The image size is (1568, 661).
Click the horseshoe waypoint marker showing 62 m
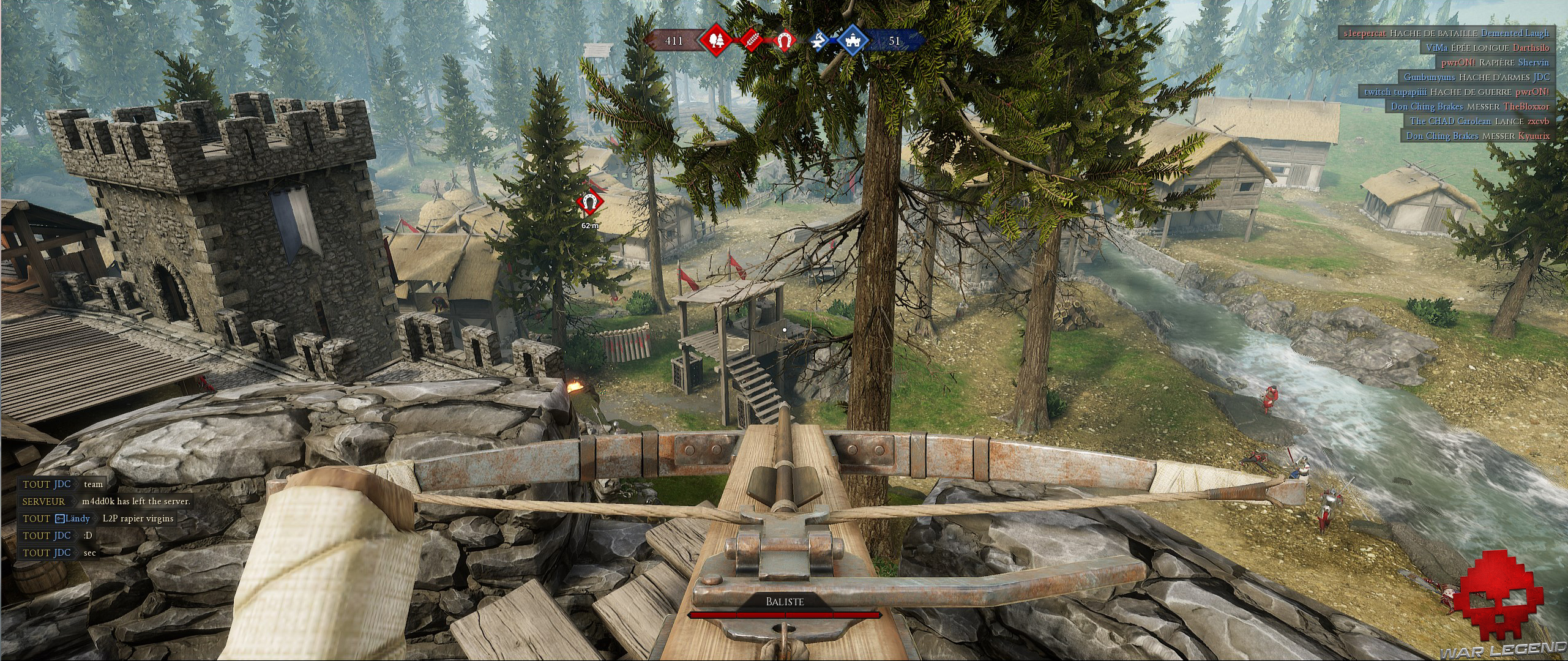[x=590, y=202]
